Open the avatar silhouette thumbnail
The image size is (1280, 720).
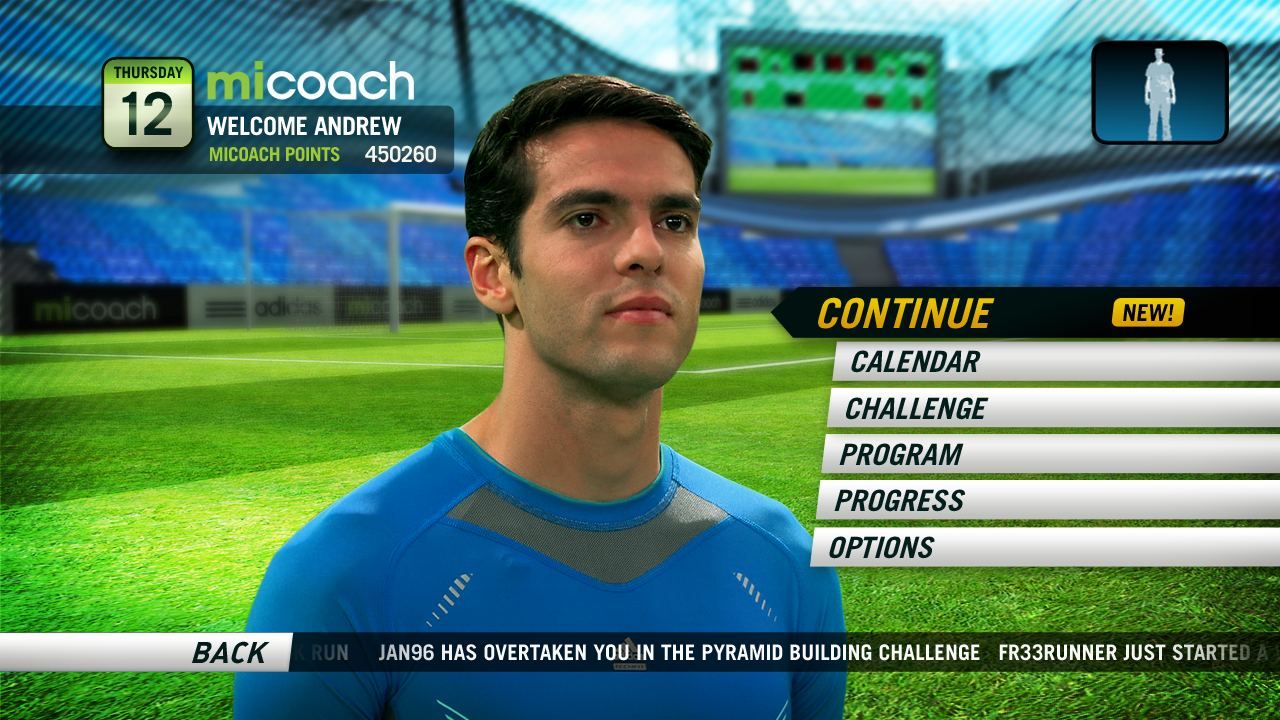(1160, 89)
